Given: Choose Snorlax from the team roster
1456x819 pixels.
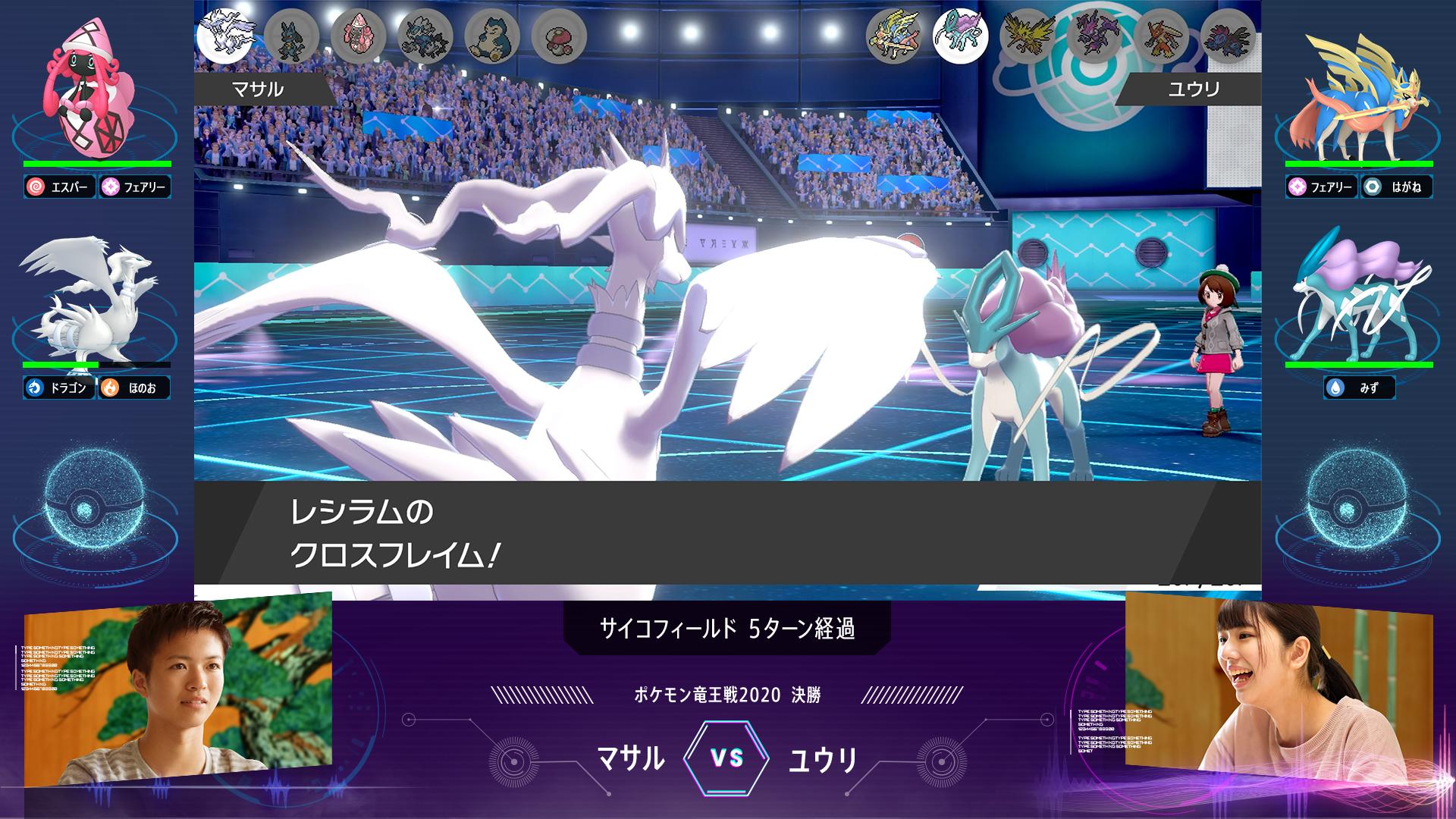Looking at the screenshot, I should tap(492, 36).
